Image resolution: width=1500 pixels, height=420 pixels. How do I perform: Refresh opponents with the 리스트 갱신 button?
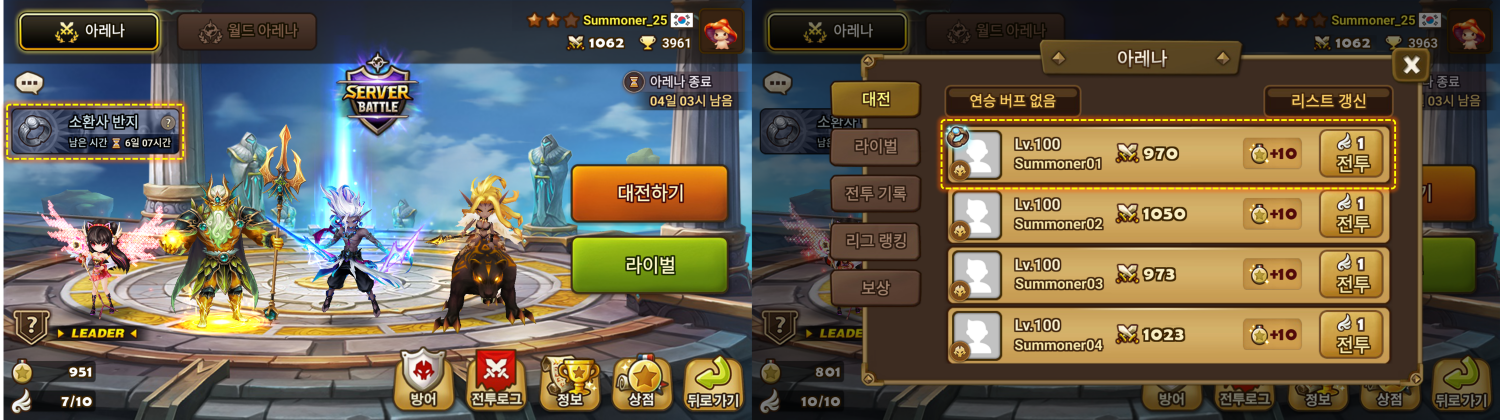[1328, 100]
